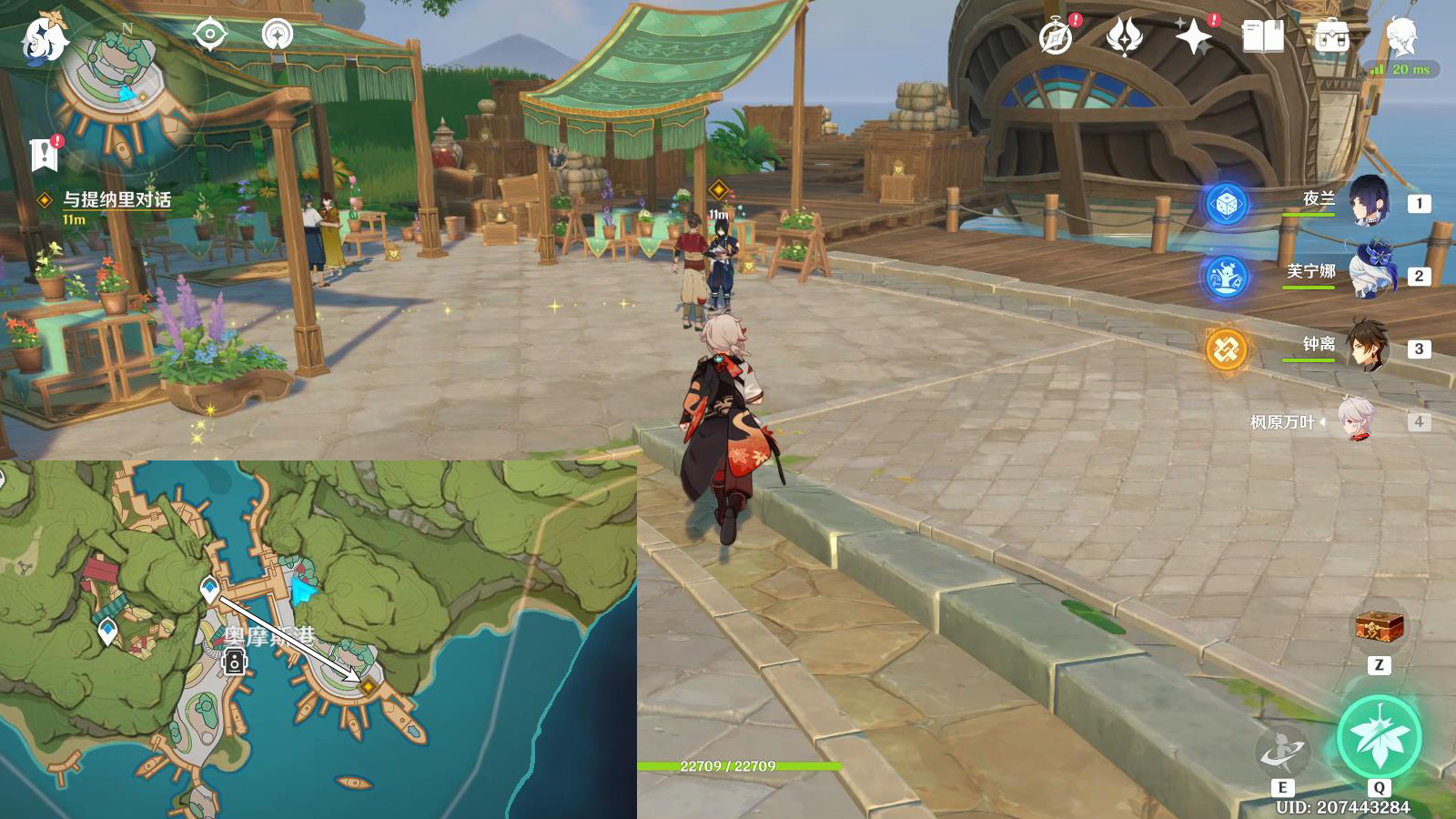Open the exclamation bookmark notice icon
The image size is (1456, 819).
click(x=44, y=154)
